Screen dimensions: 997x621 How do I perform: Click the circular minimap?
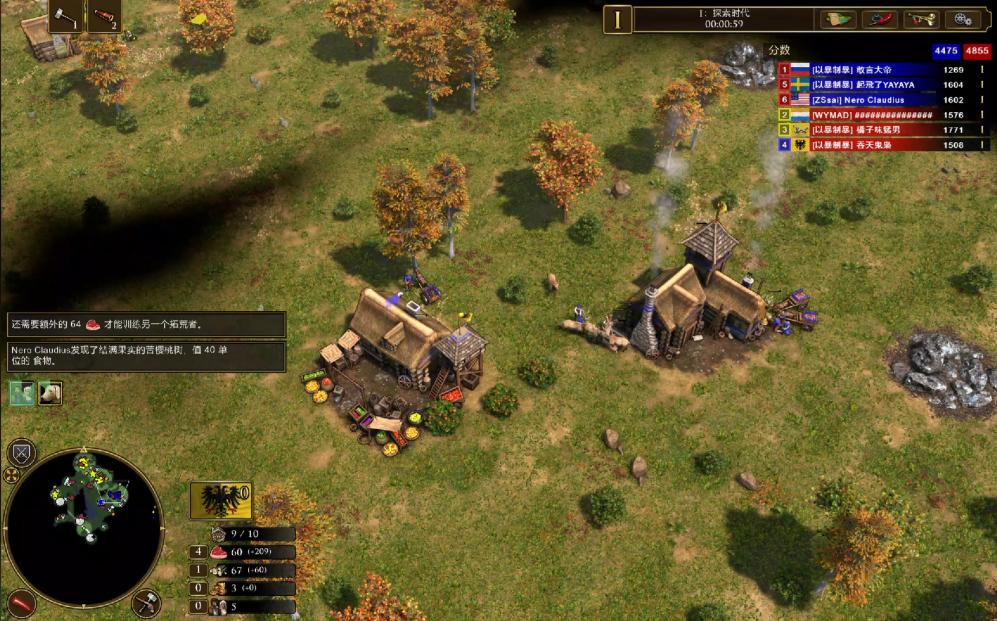(84, 525)
